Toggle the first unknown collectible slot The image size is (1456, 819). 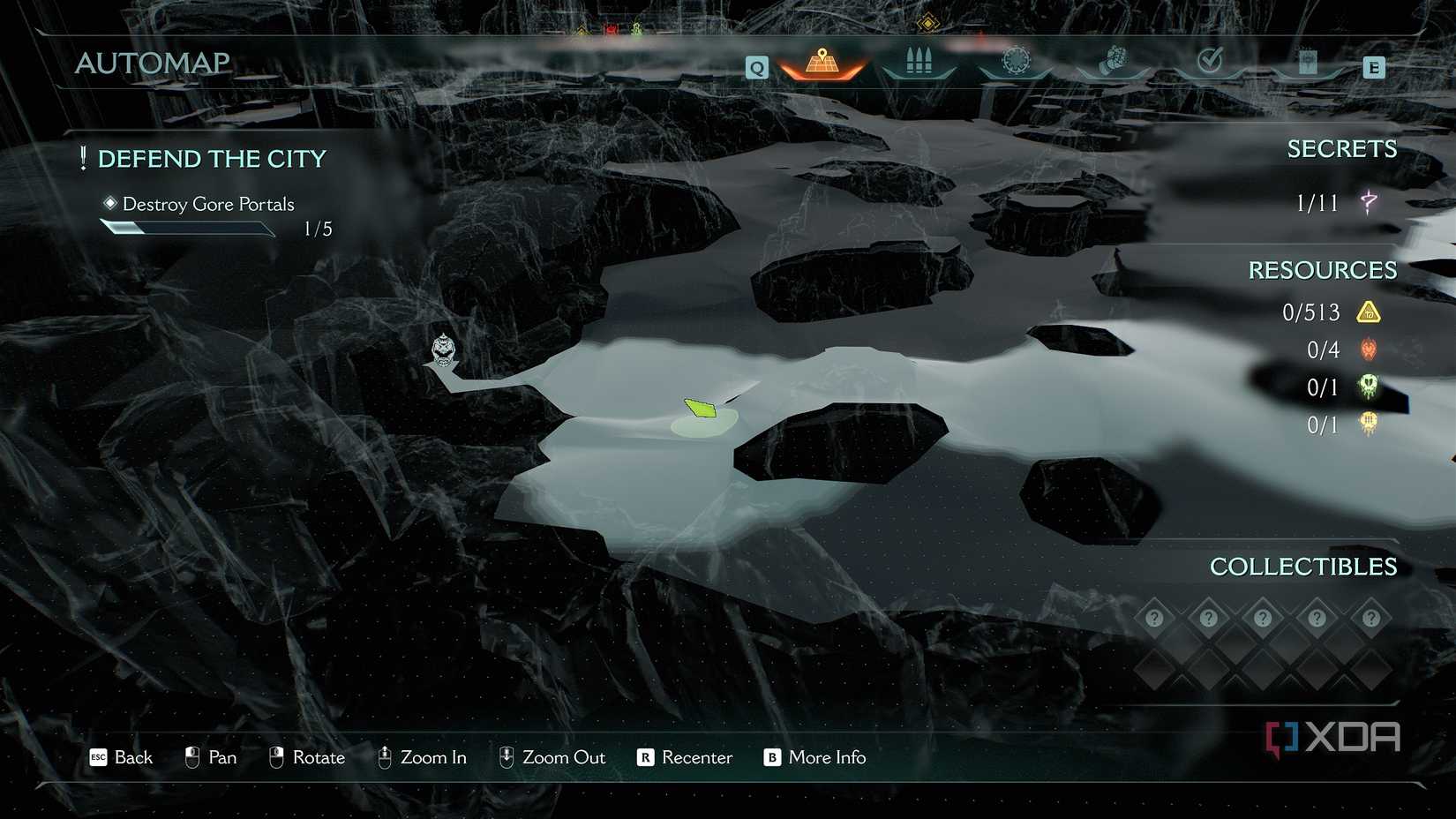tap(1155, 618)
